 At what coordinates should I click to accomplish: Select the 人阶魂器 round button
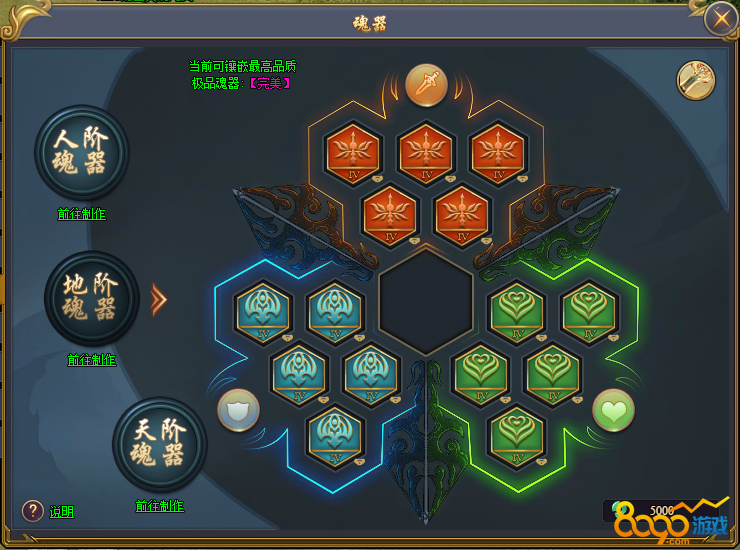[x=81, y=152]
